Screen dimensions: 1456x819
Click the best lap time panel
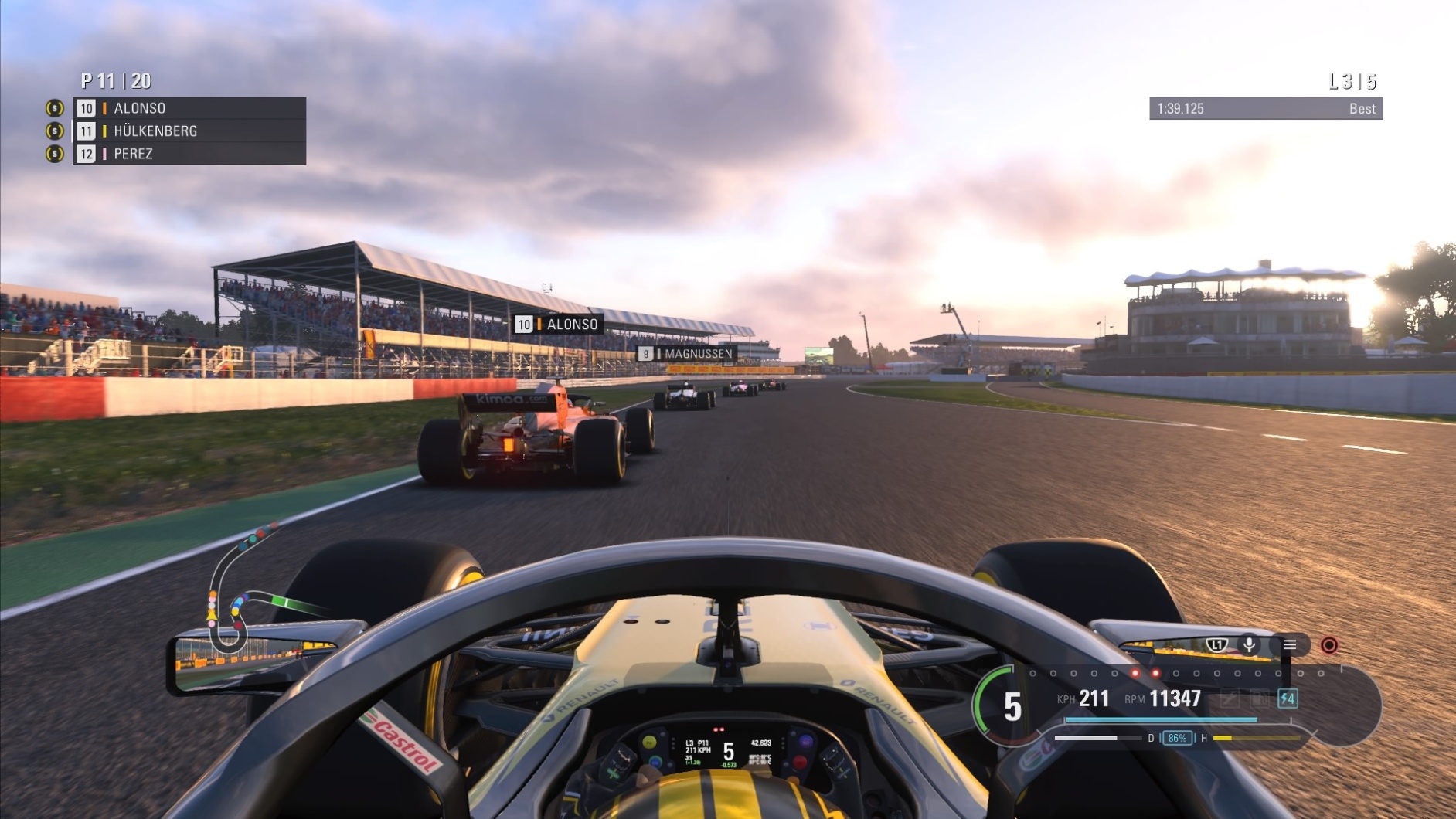1265,109
